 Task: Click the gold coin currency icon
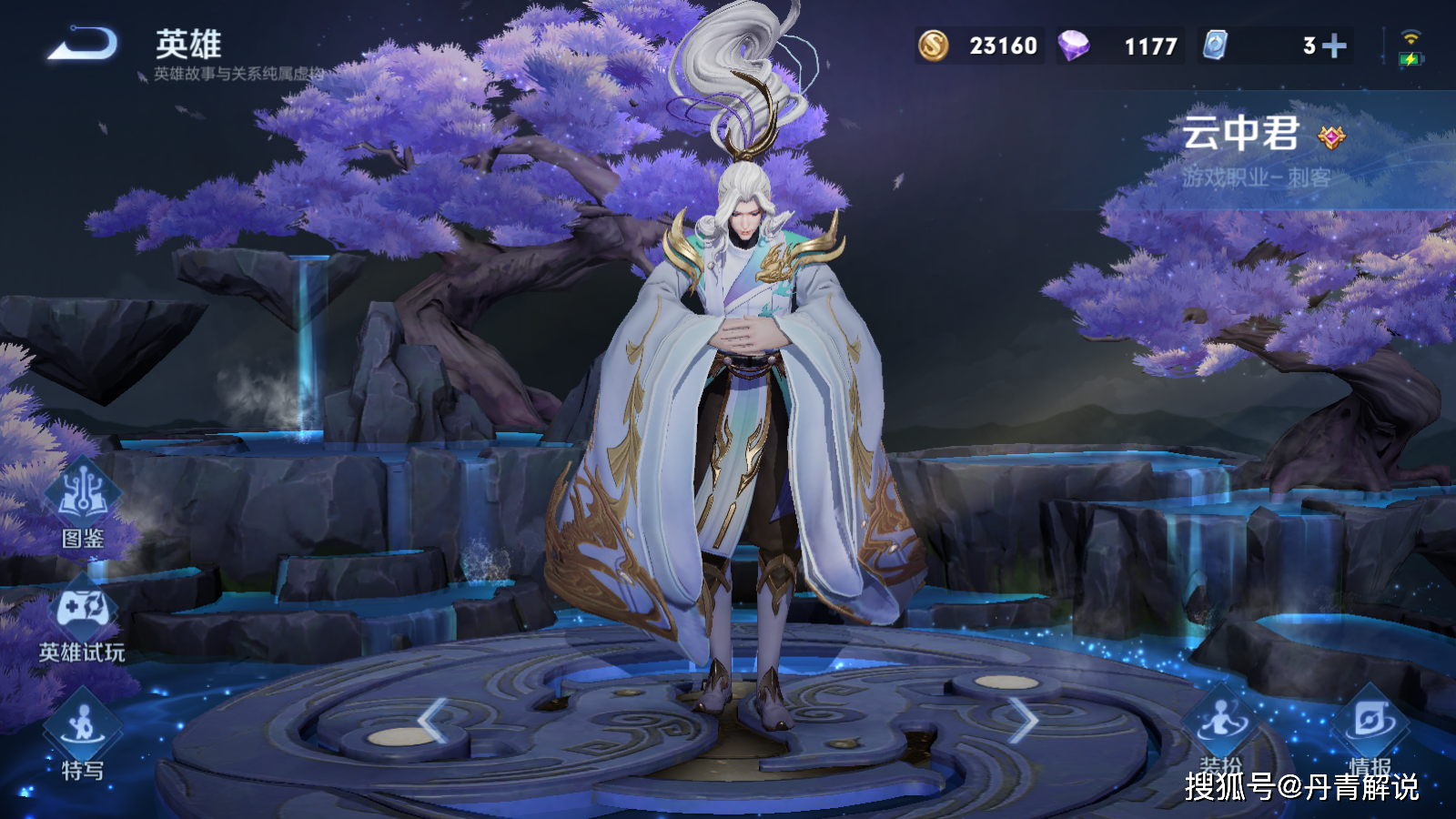933,45
